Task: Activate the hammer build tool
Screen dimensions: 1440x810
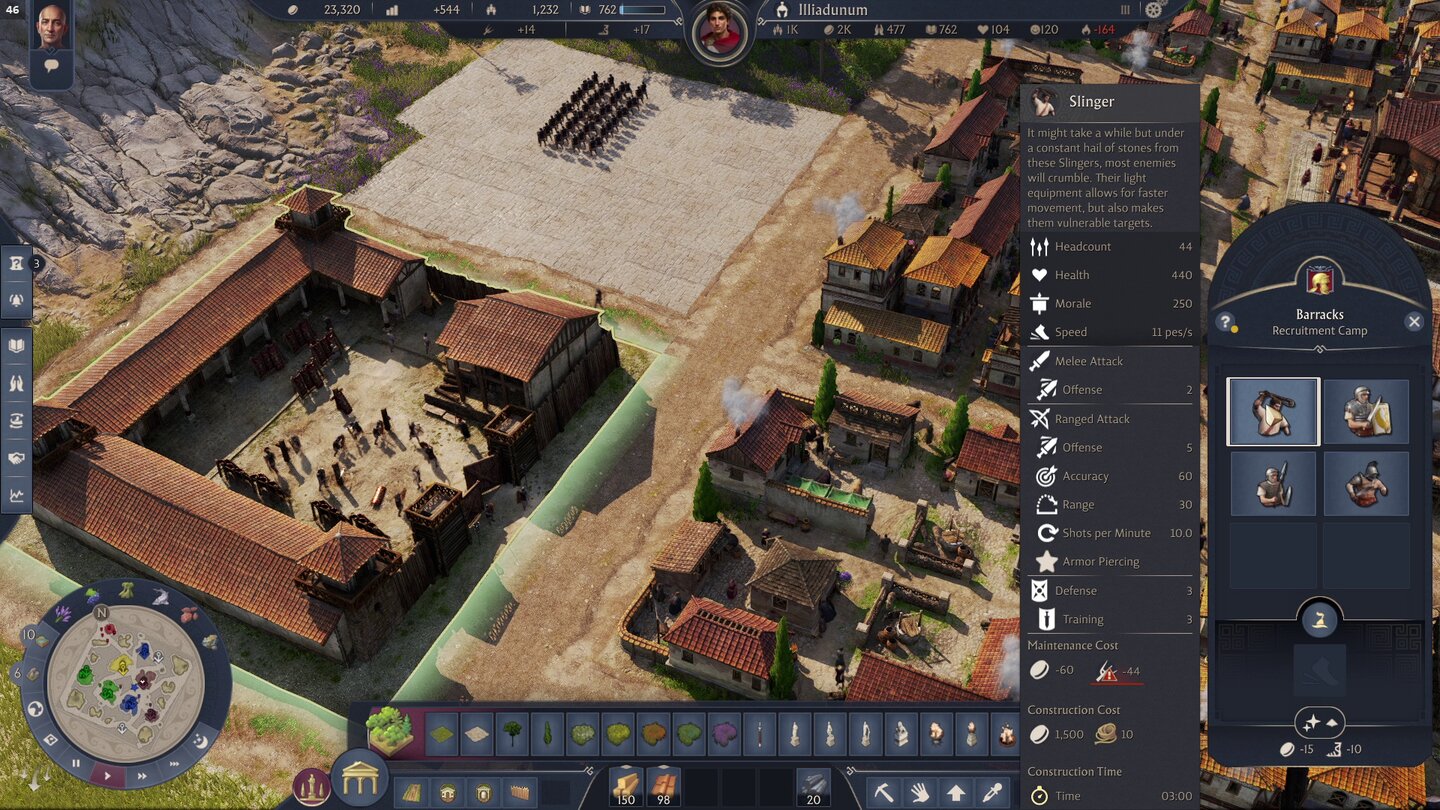Action: [x=884, y=791]
